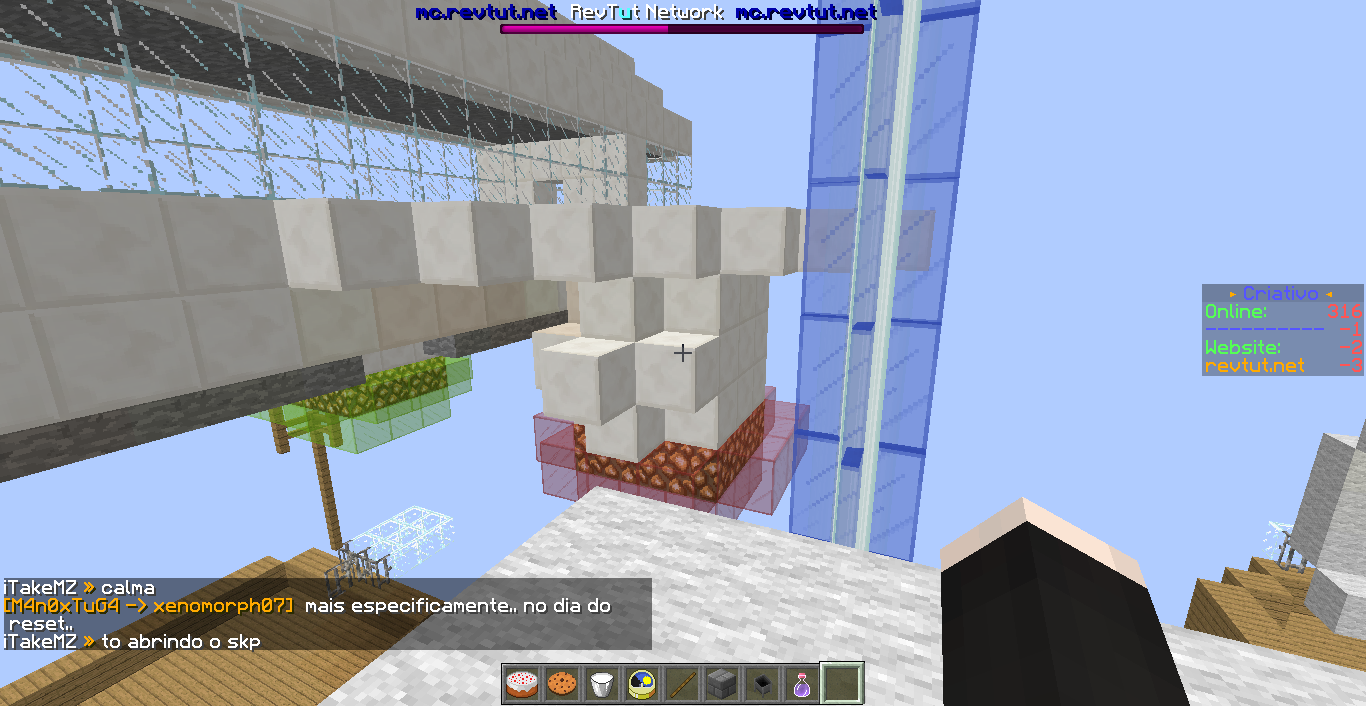Select the clock in the hotbar

pos(642,684)
